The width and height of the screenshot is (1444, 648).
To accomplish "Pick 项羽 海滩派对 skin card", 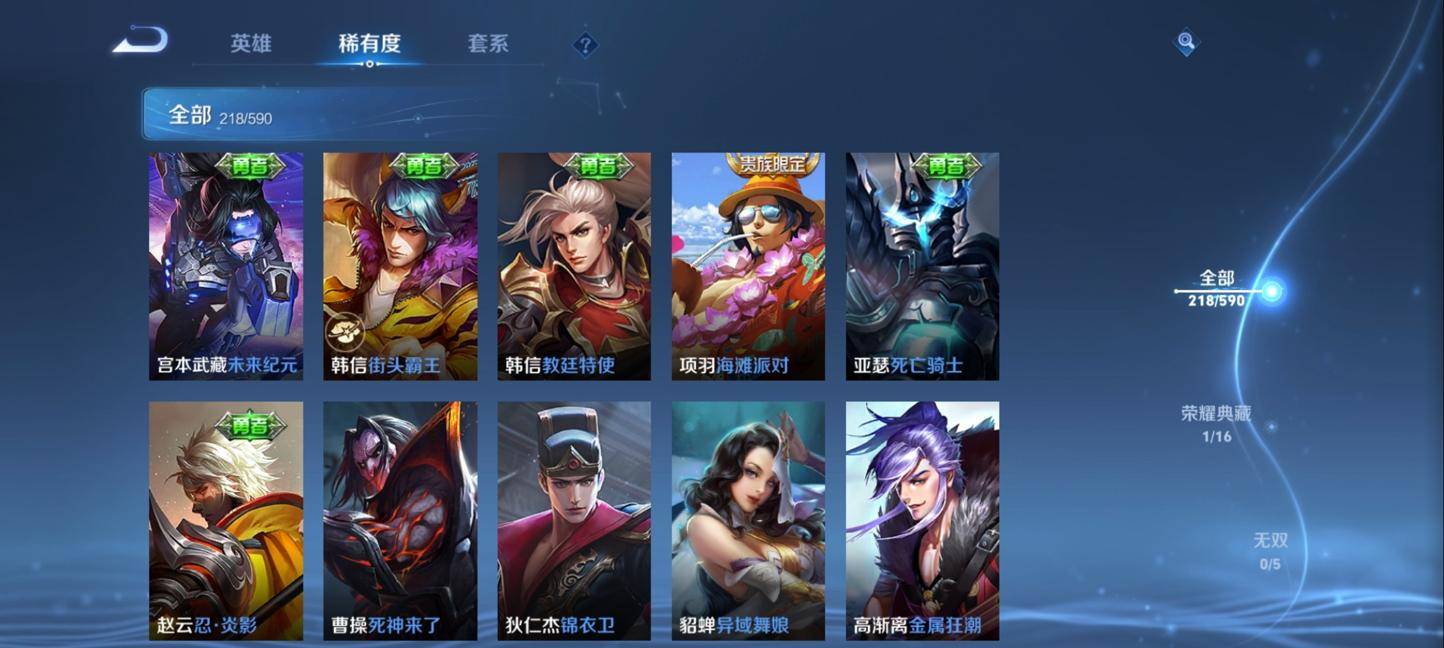I will [x=748, y=266].
